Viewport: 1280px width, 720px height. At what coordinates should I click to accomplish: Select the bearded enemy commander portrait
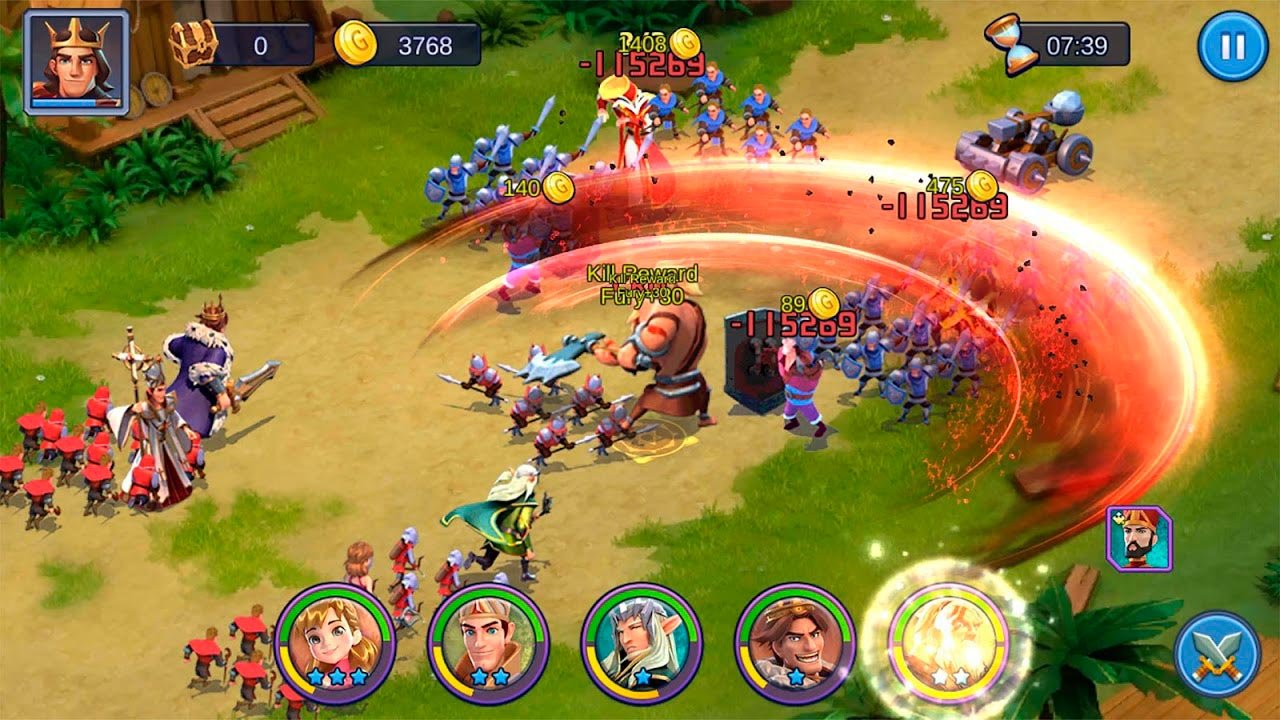coord(1139,539)
